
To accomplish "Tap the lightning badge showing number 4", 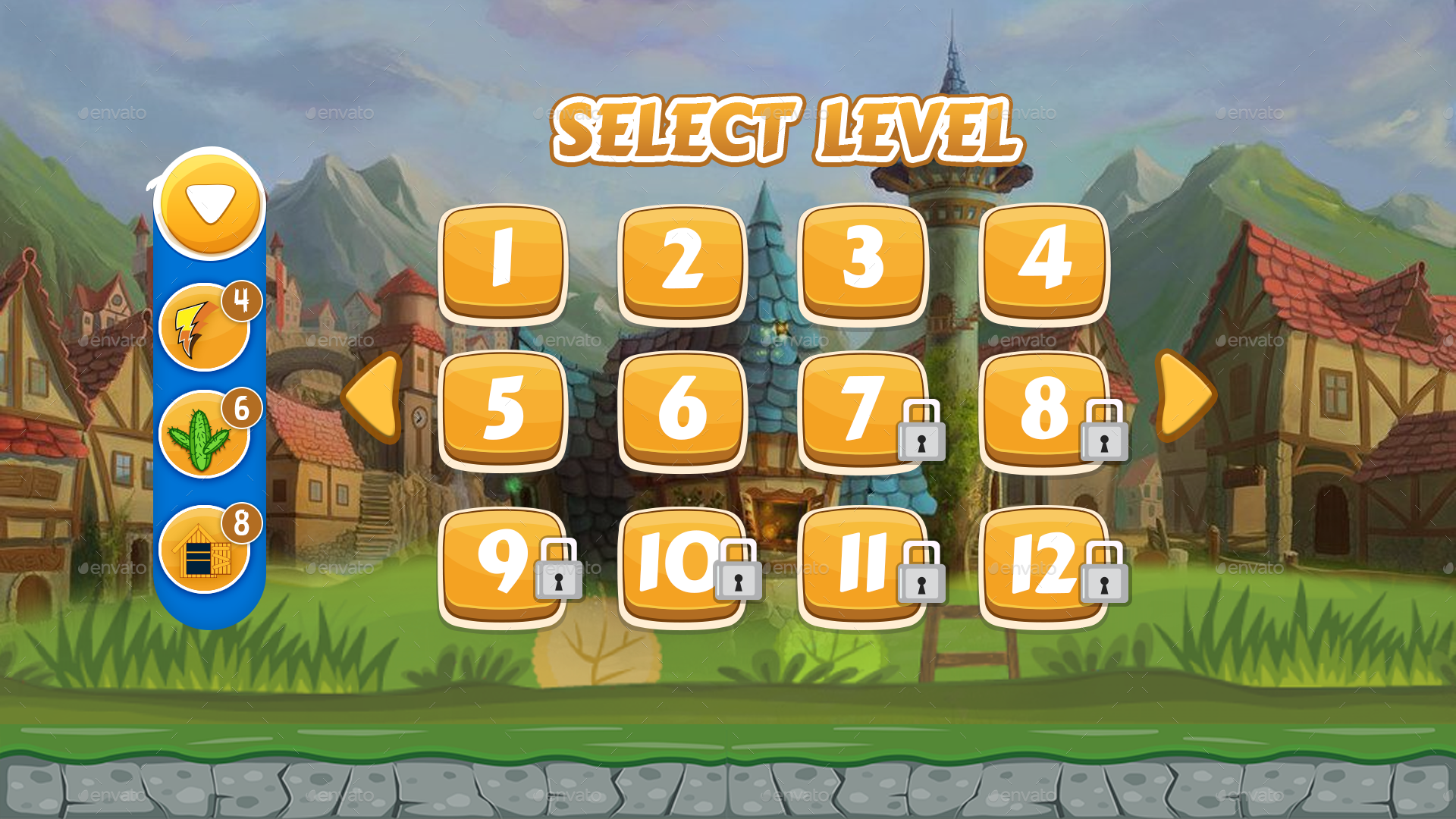I will click(241, 300).
